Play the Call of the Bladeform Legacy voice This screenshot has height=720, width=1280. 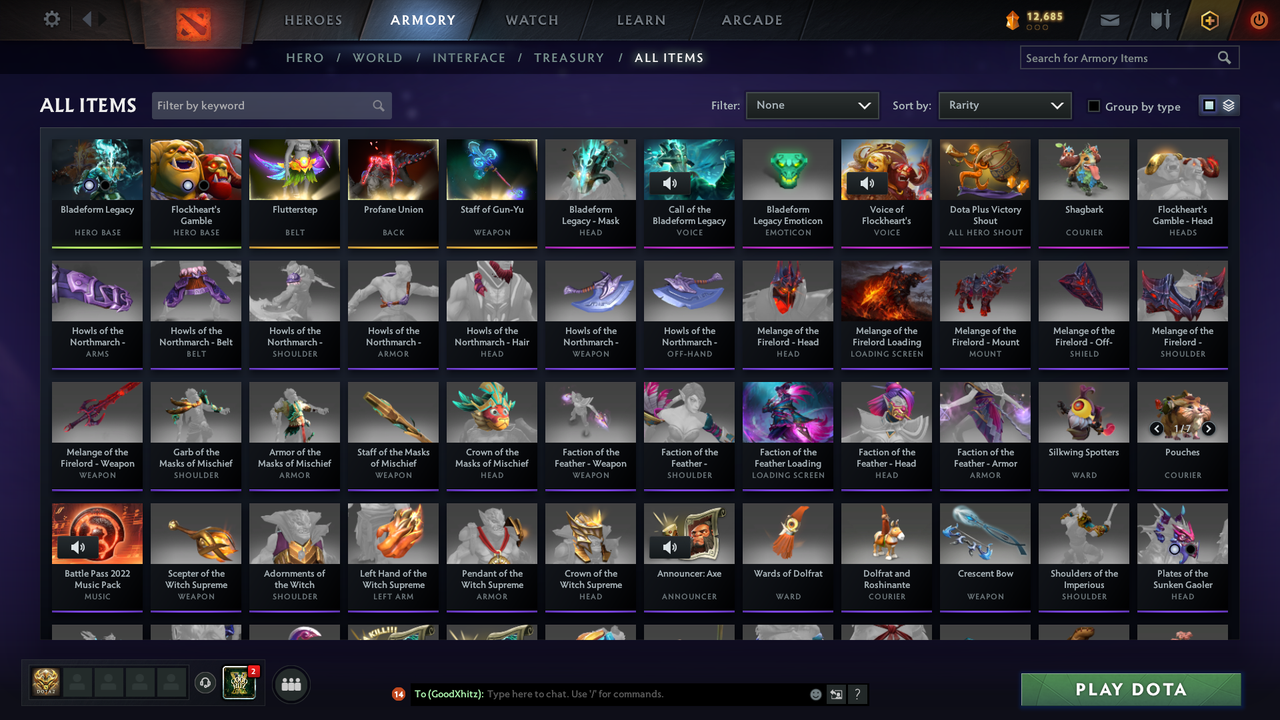[670, 183]
